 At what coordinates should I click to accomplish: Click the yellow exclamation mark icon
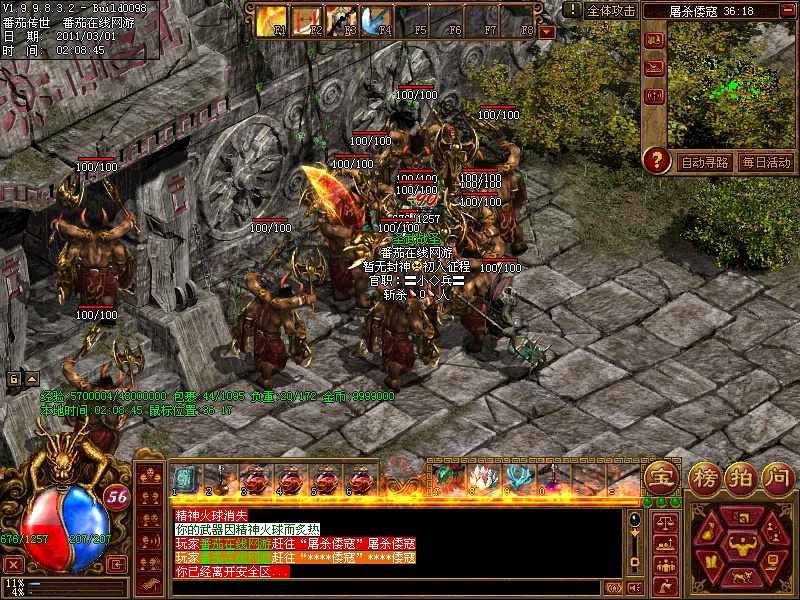point(572,10)
